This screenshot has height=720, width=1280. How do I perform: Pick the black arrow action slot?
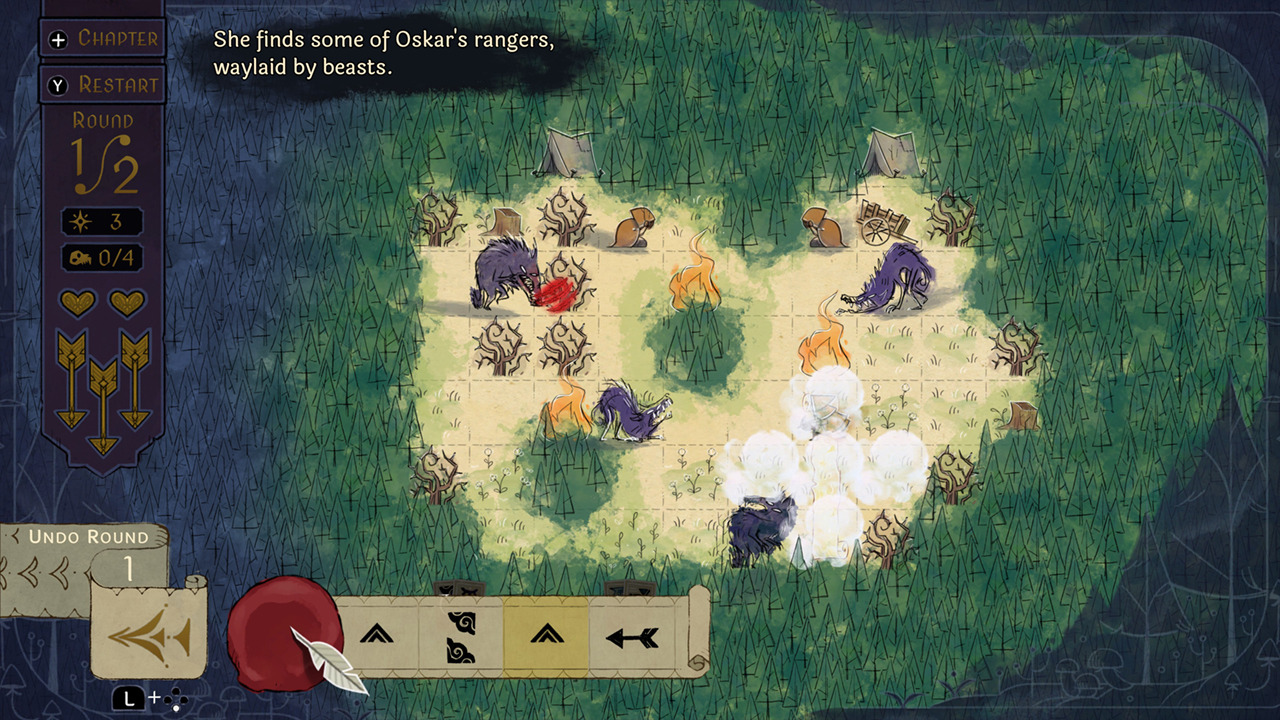(x=632, y=636)
